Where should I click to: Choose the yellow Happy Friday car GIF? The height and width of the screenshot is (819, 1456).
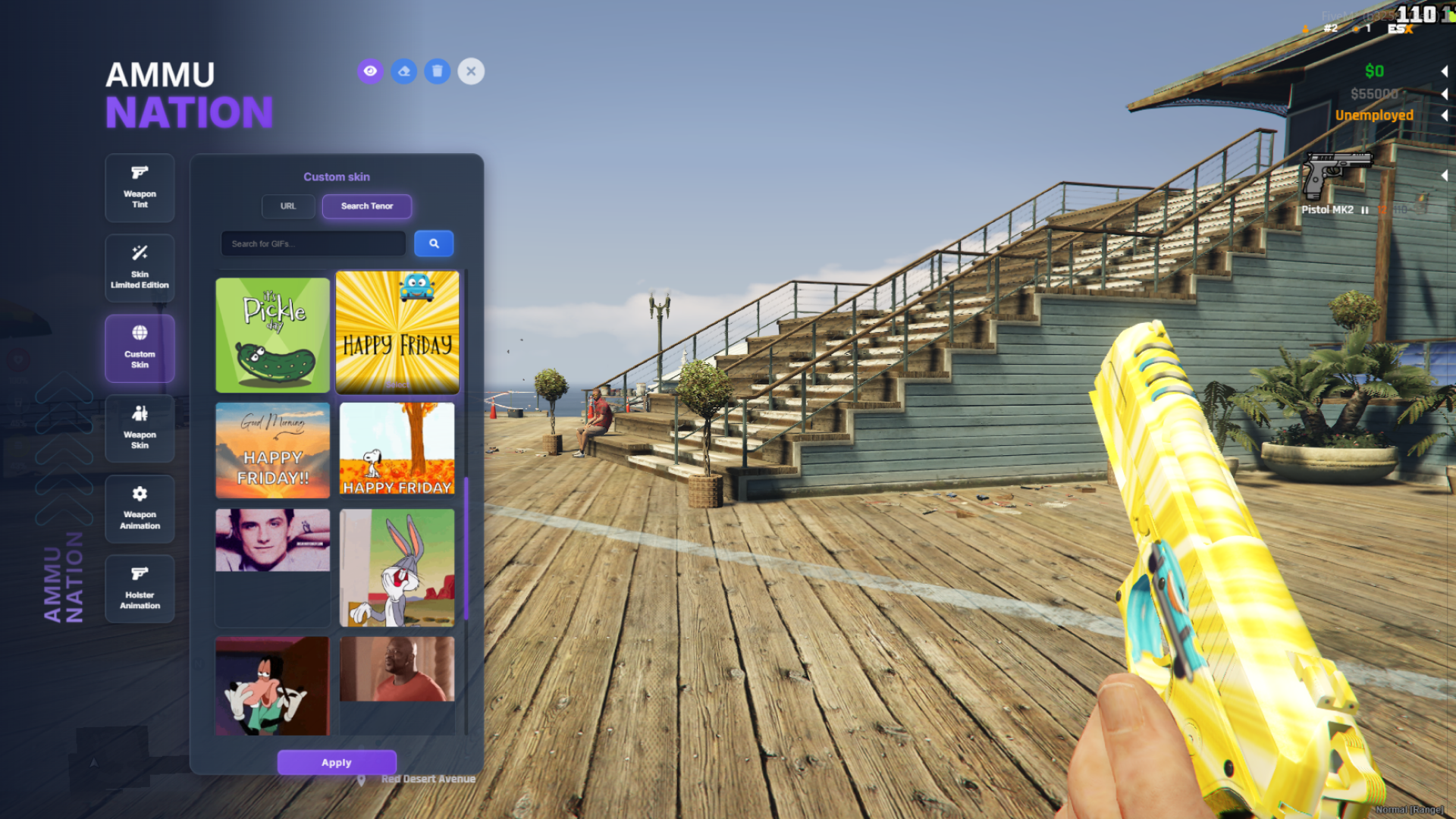[397, 332]
